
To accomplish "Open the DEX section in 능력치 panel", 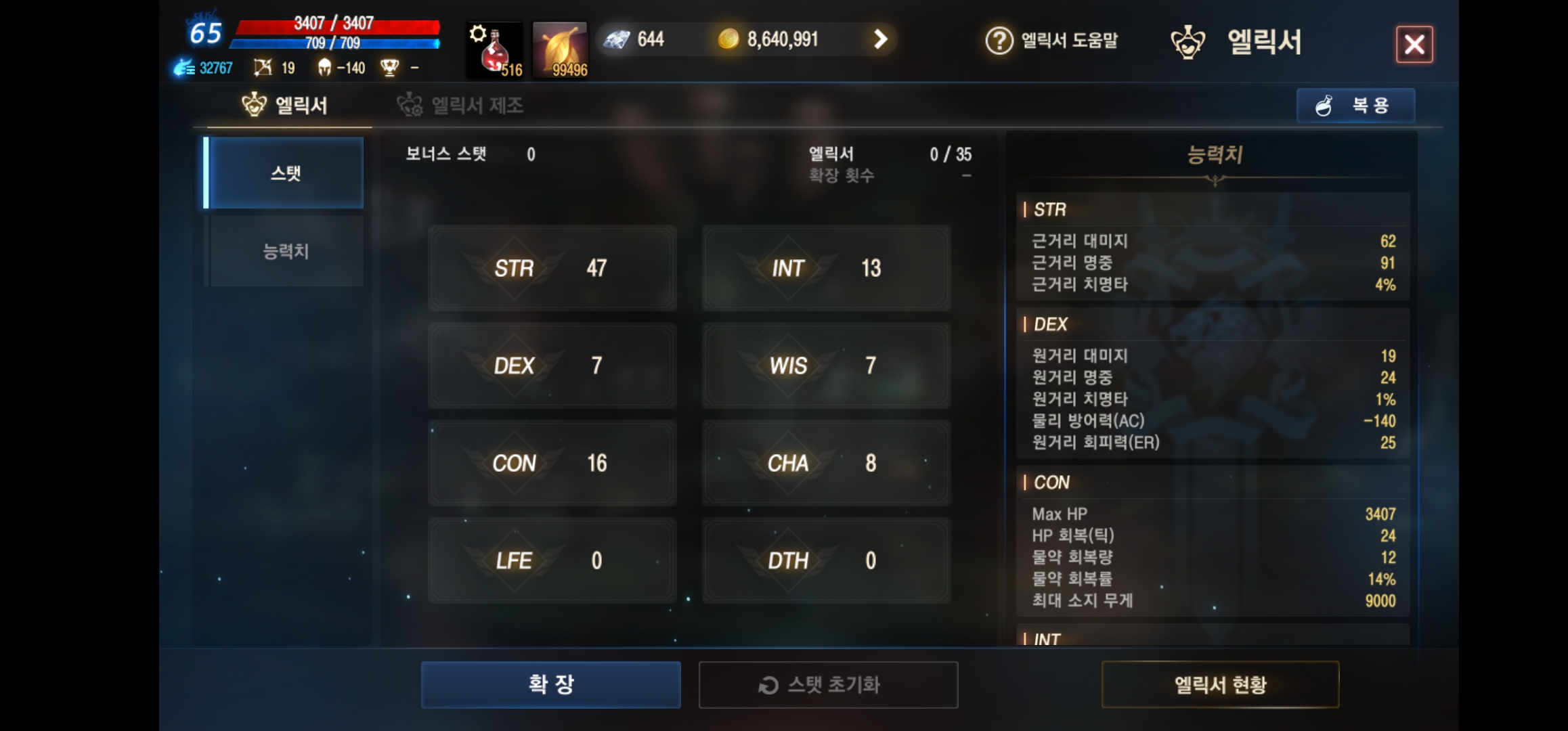I will pyautogui.click(x=1050, y=324).
